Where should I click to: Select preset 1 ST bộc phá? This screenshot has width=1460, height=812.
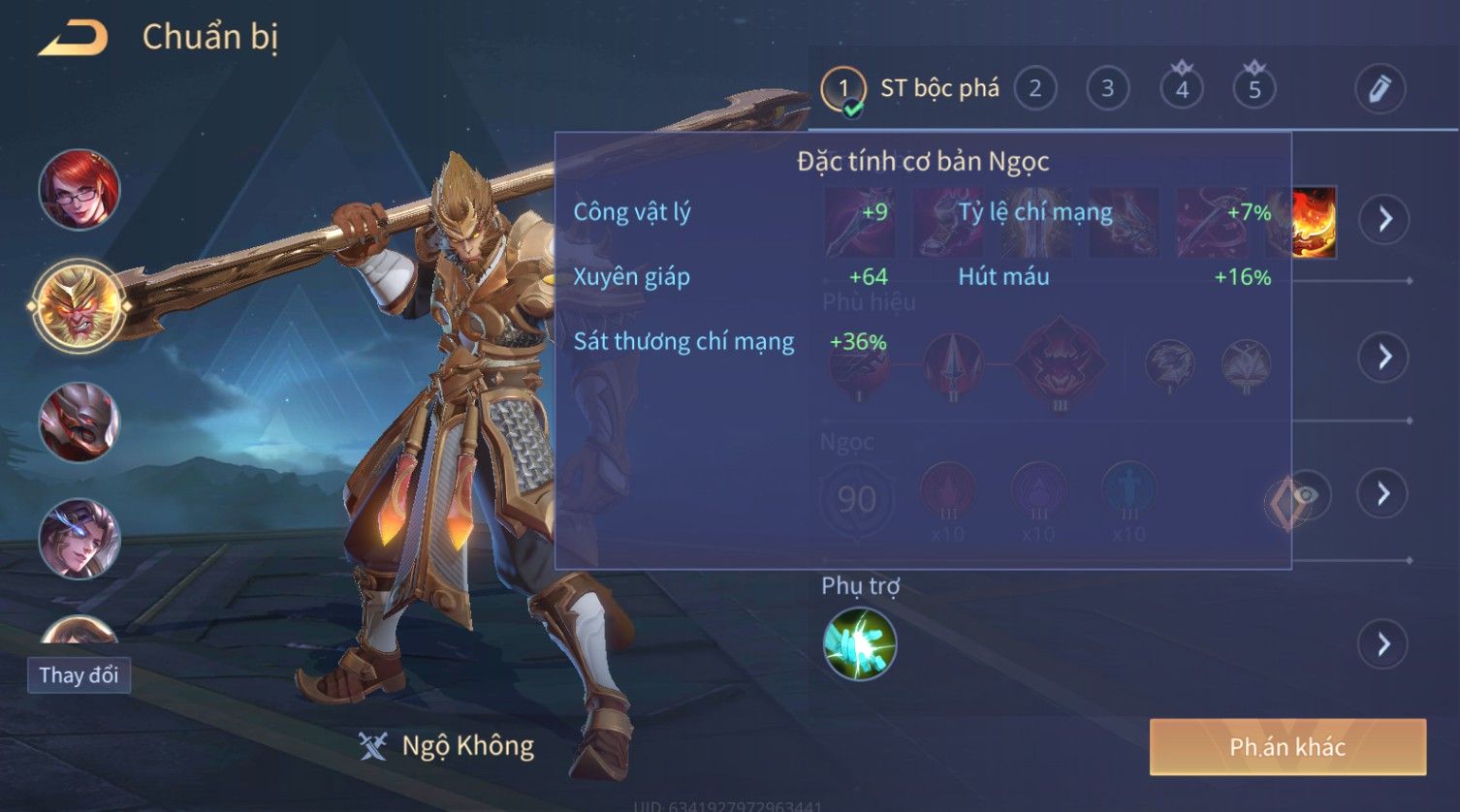tap(843, 89)
